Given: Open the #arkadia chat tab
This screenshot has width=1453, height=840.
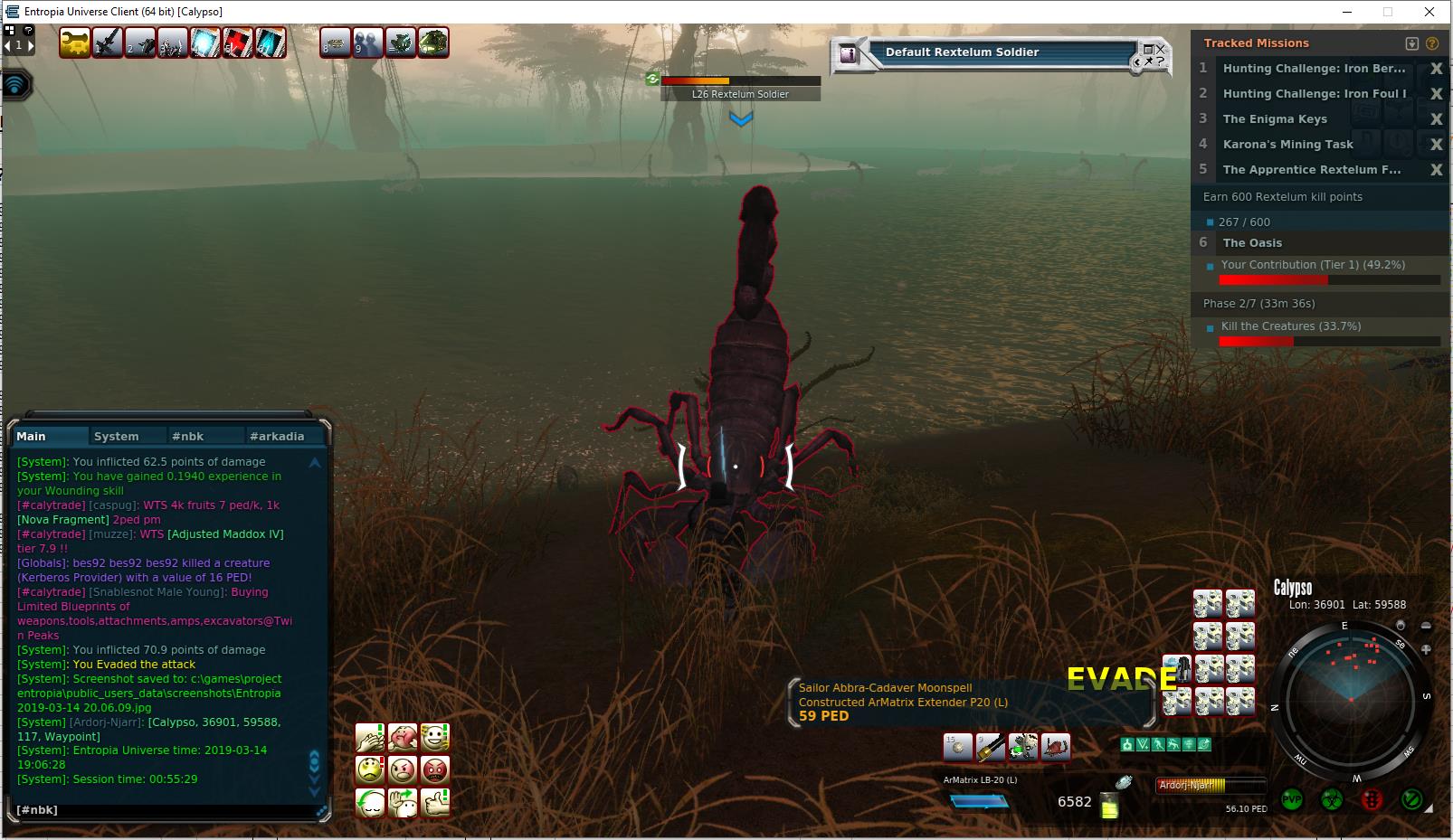Looking at the screenshot, I should [x=277, y=436].
